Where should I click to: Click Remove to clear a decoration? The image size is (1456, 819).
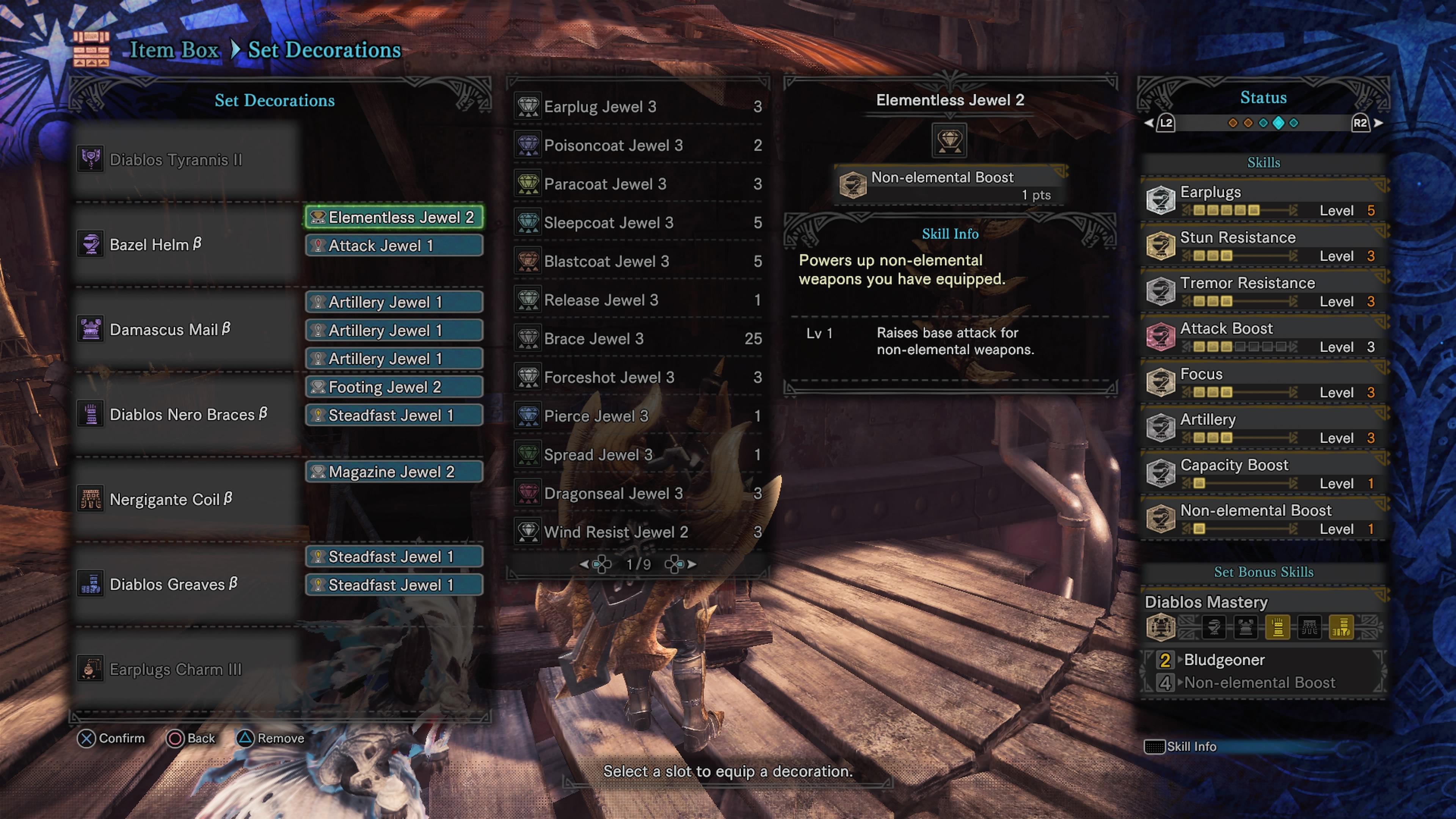click(245, 738)
